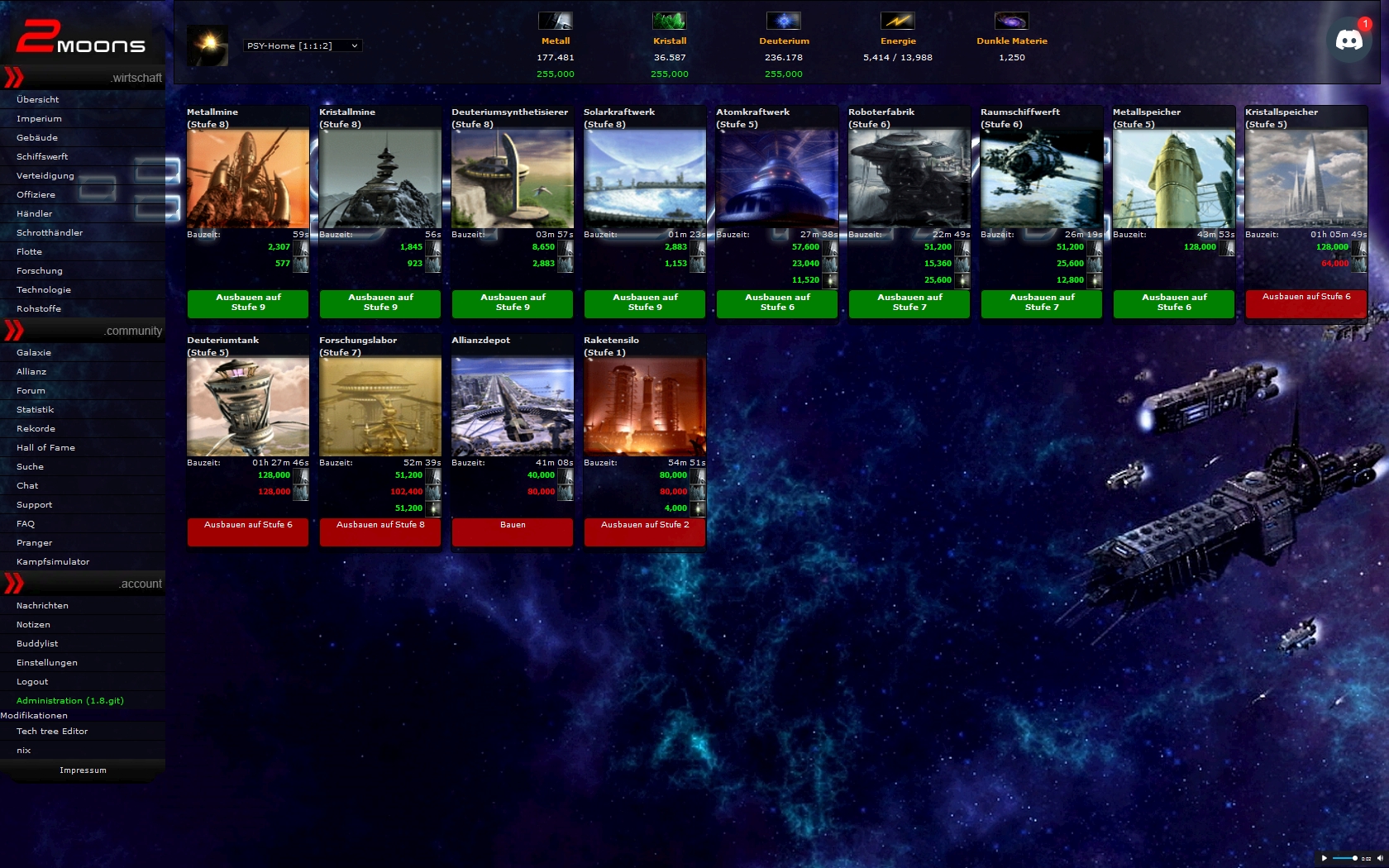Image resolution: width=1389 pixels, height=868 pixels.
Task: Upgrade Atomkraftwerk to Stufe 6
Action: click(777, 303)
